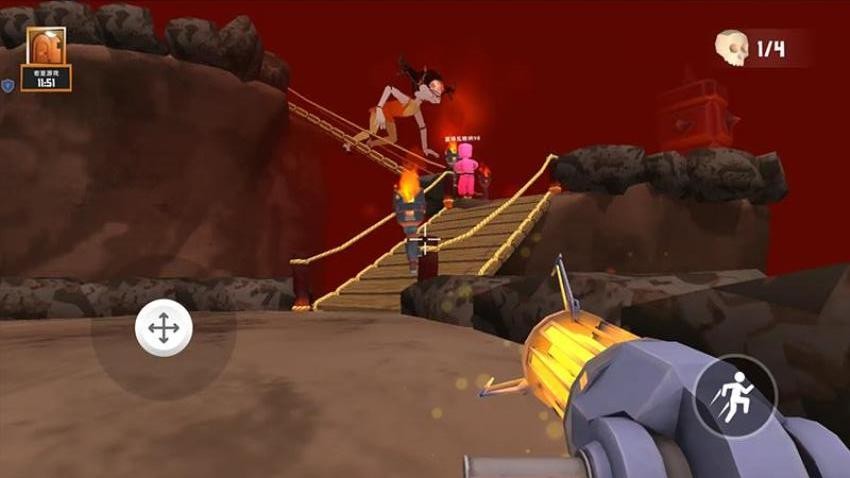Image resolution: width=850 pixels, height=478 pixels.
Task: Click the small blue shield icon
Action: click(x=9, y=86)
